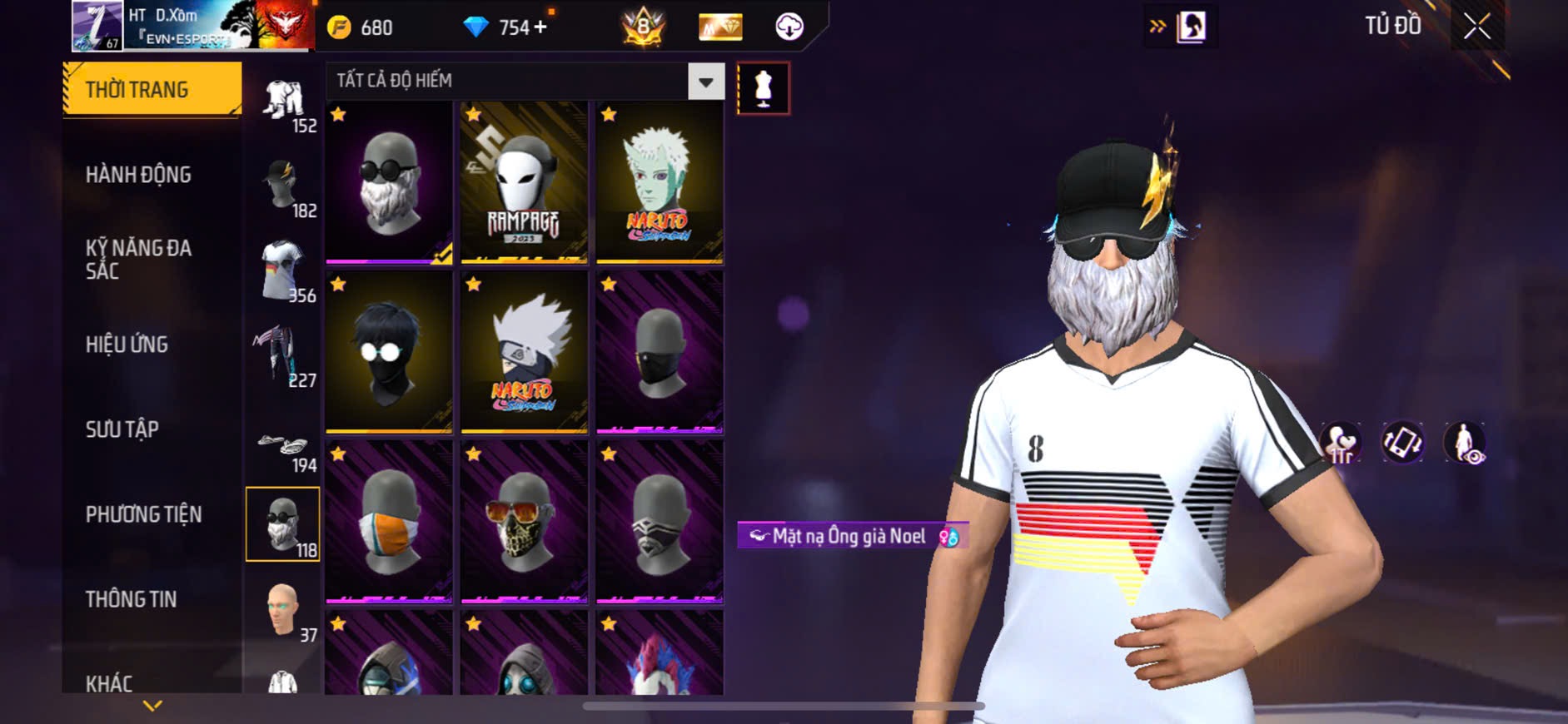
Task: Open the Phương Tiện tab
Action: (x=143, y=514)
